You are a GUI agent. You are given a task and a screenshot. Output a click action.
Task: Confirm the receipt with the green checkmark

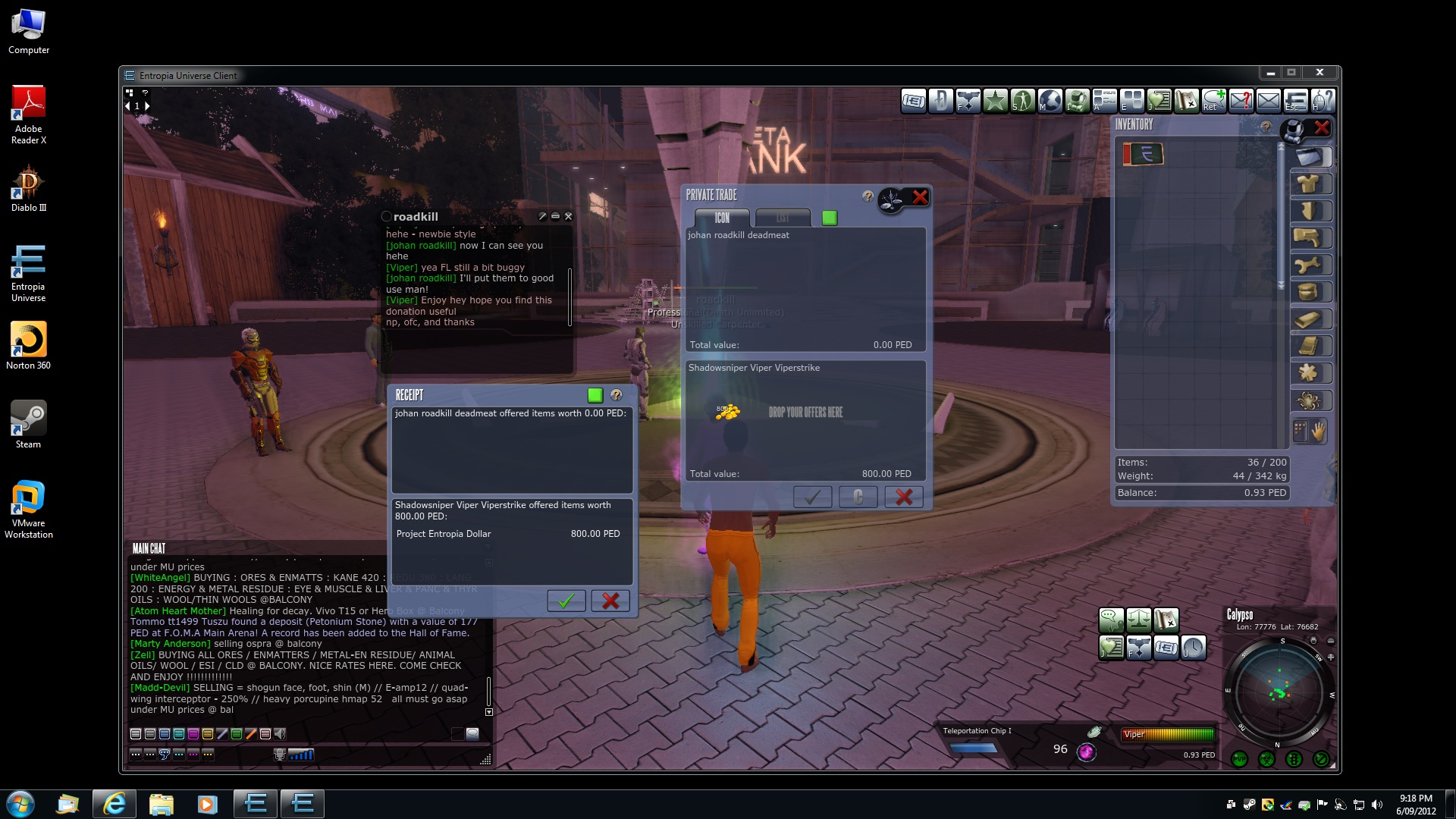click(566, 601)
